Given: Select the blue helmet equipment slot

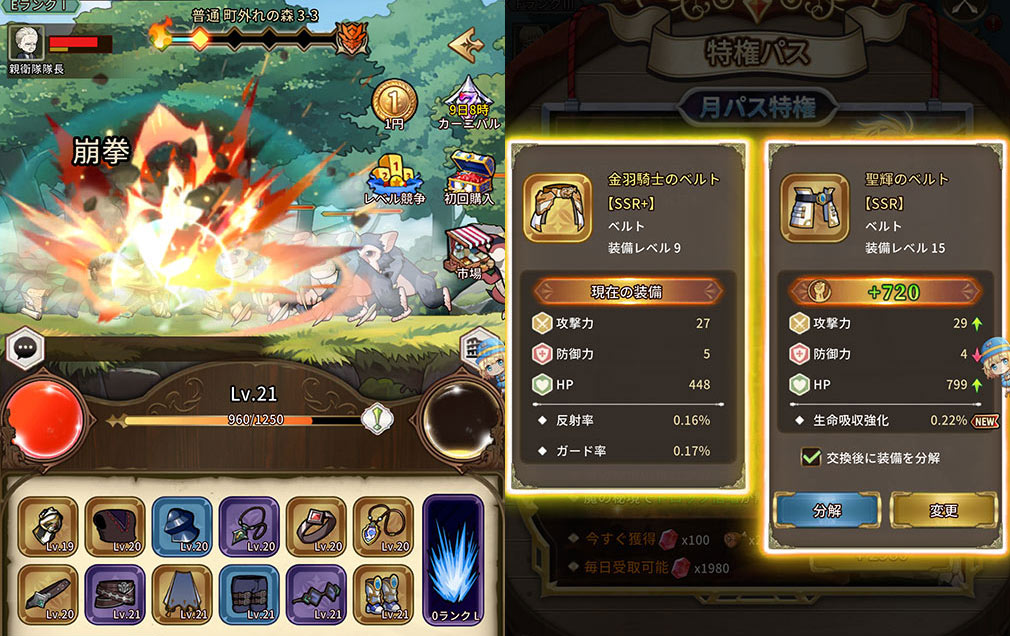Looking at the screenshot, I should point(181,526).
